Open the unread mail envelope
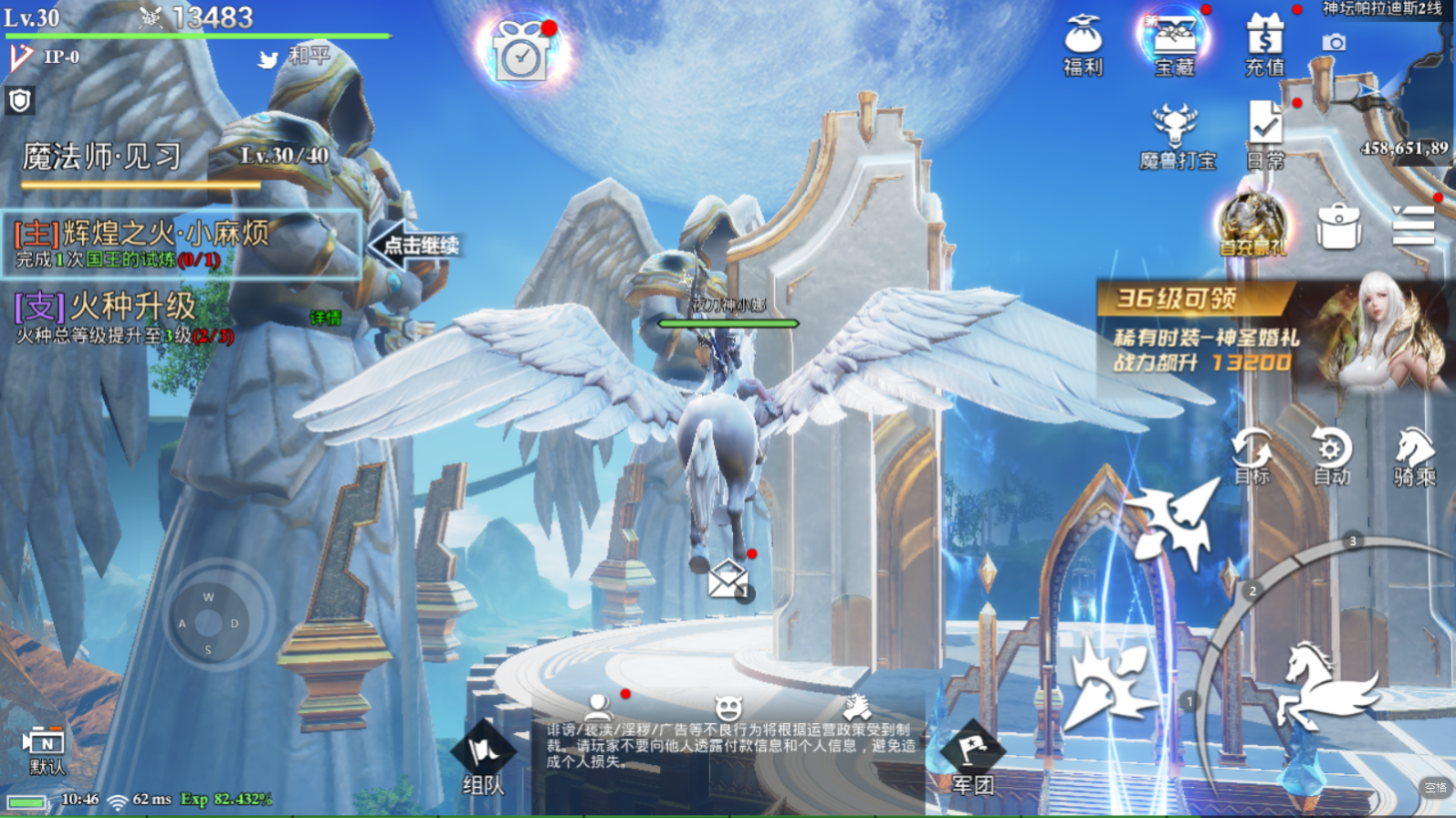 click(728, 577)
